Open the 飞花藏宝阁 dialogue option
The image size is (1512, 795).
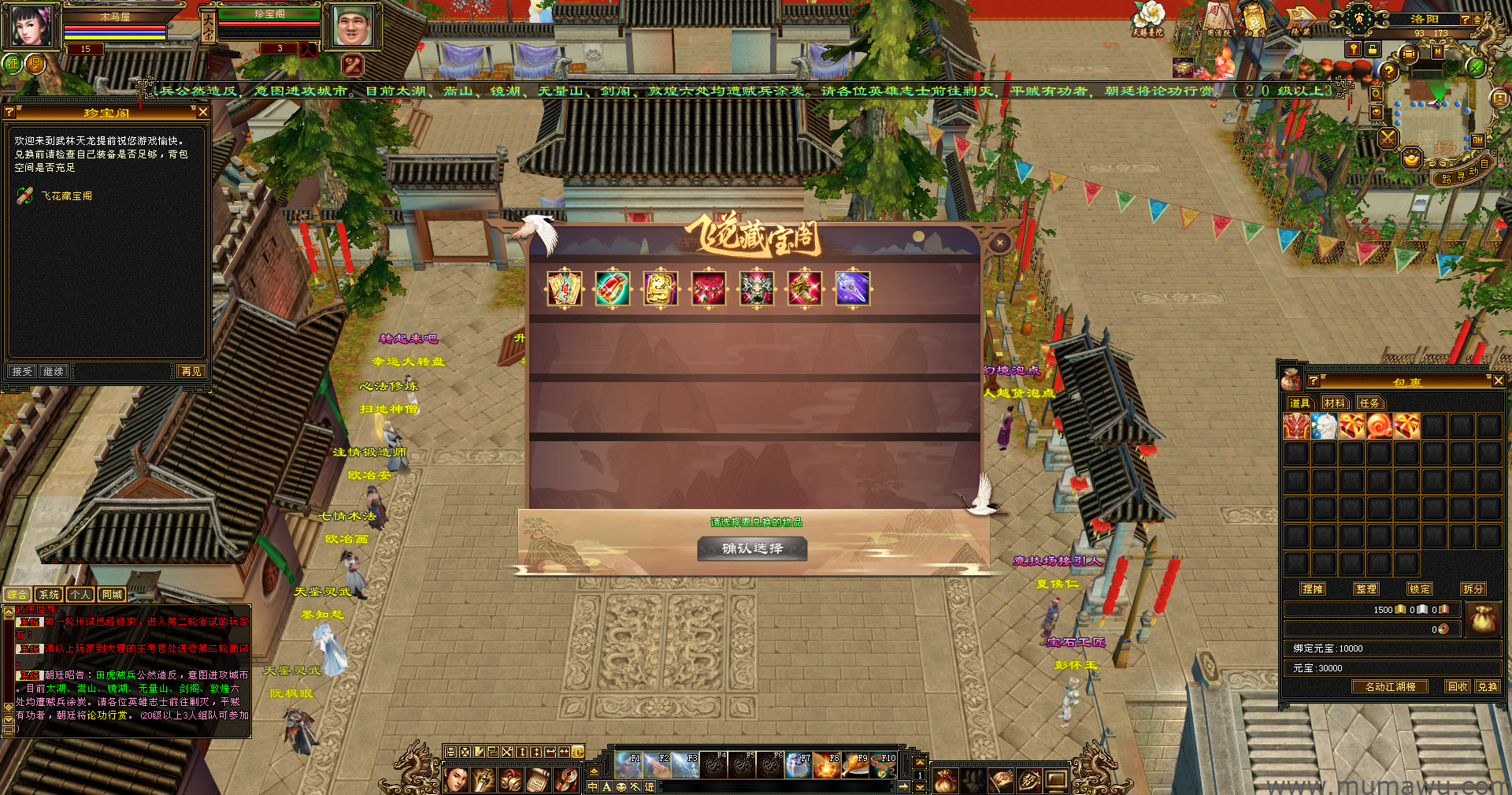tap(67, 196)
